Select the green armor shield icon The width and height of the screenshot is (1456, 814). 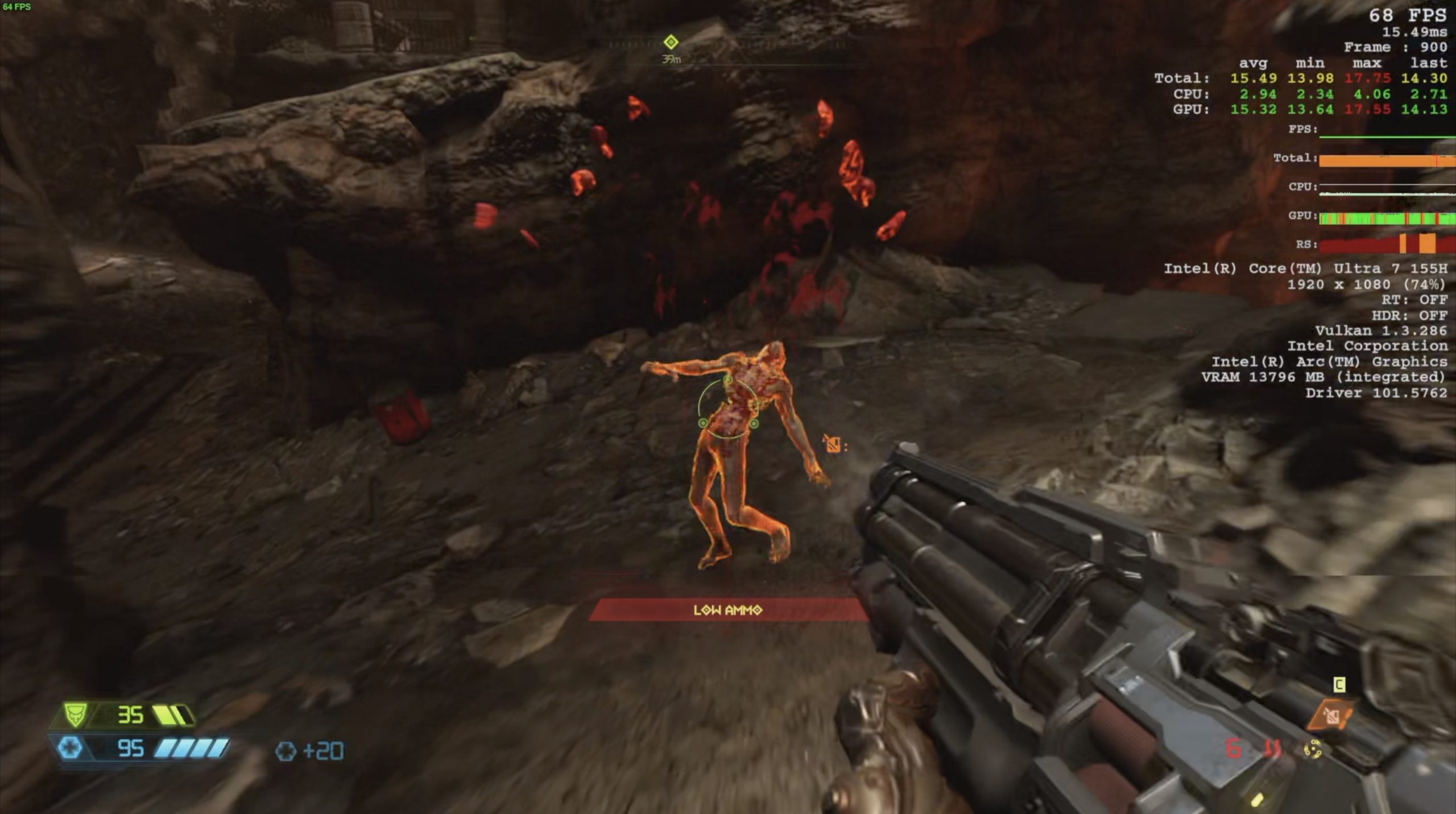(75, 715)
